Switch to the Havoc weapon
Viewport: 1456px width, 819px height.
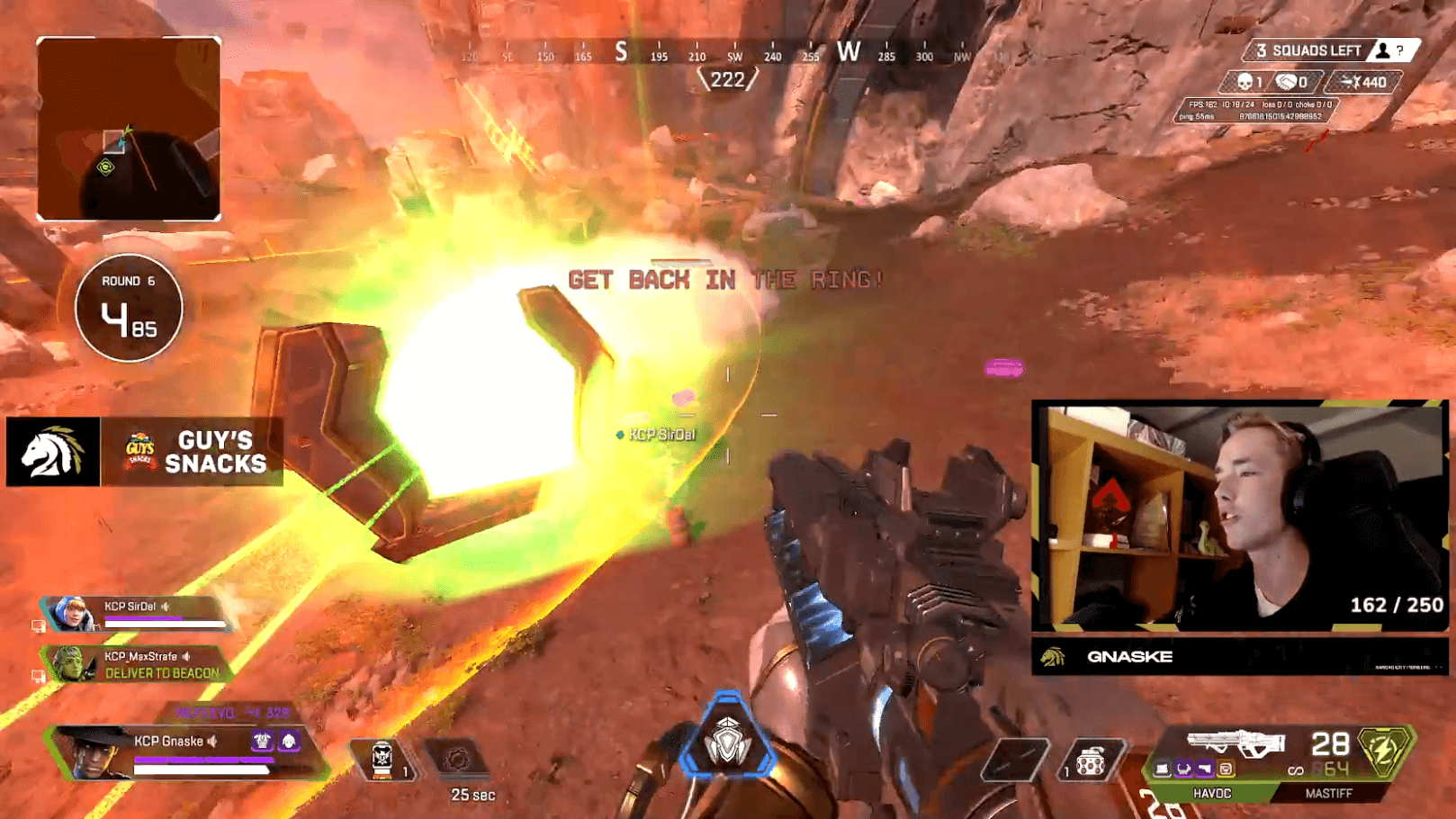point(1211,793)
